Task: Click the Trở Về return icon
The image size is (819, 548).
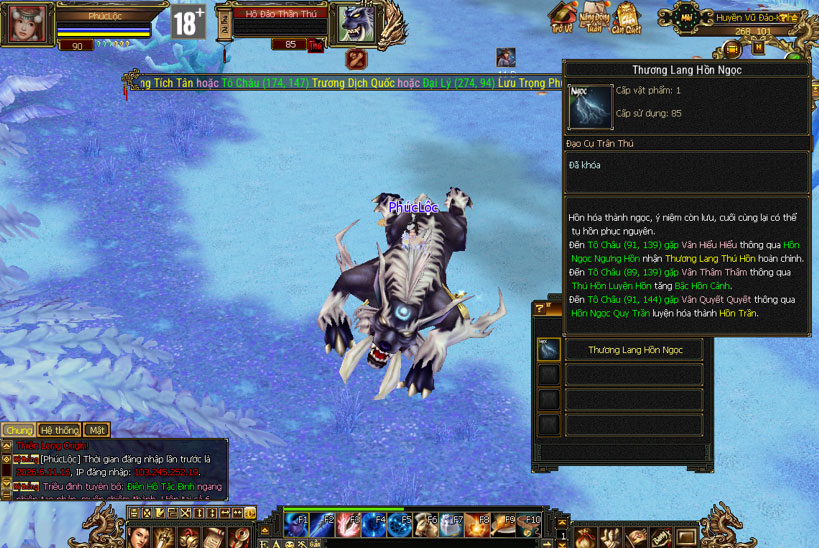Action: point(564,17)
